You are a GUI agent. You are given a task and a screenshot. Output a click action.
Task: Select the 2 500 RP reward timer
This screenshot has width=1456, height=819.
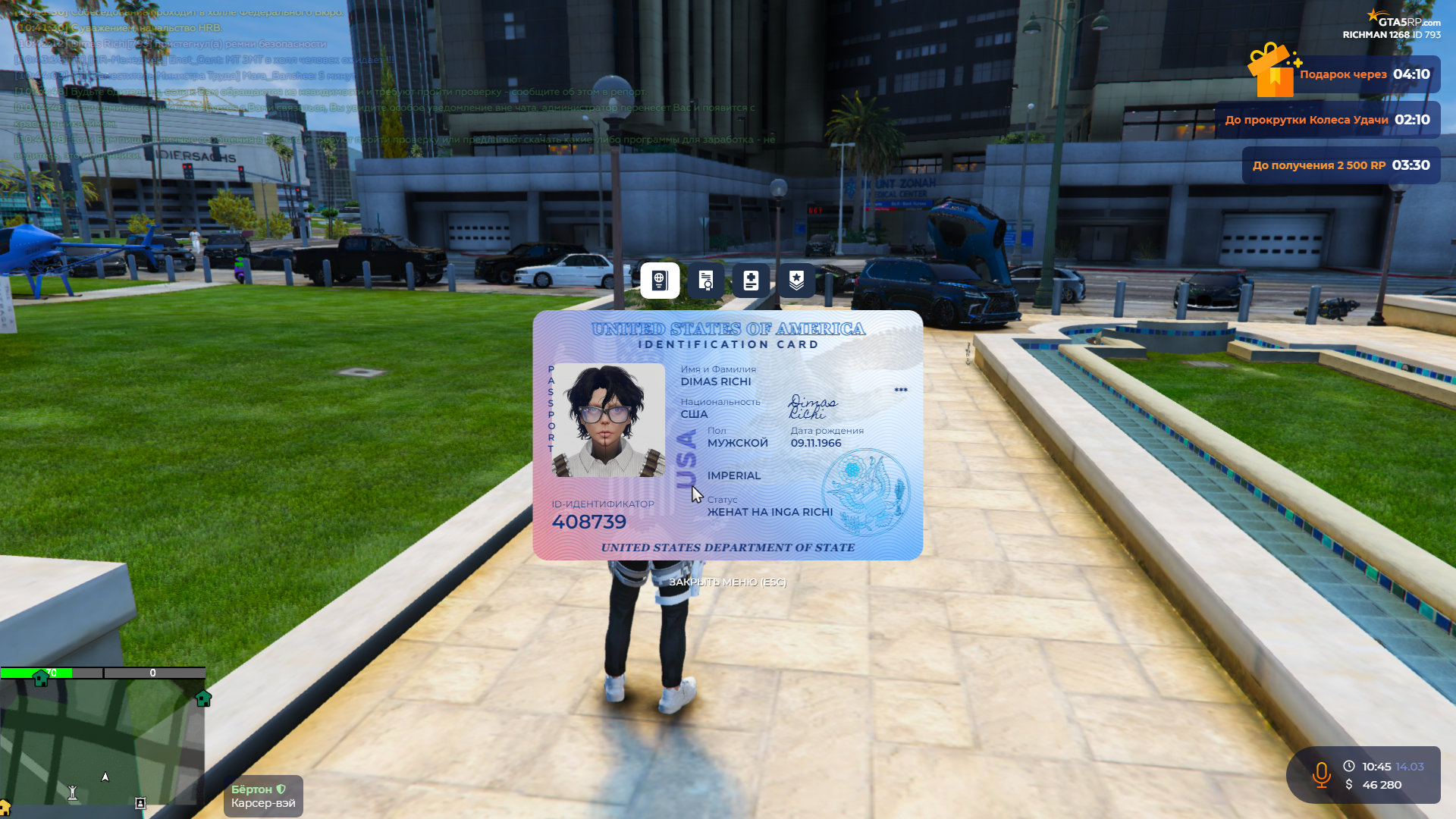(x=1341, y=165)
